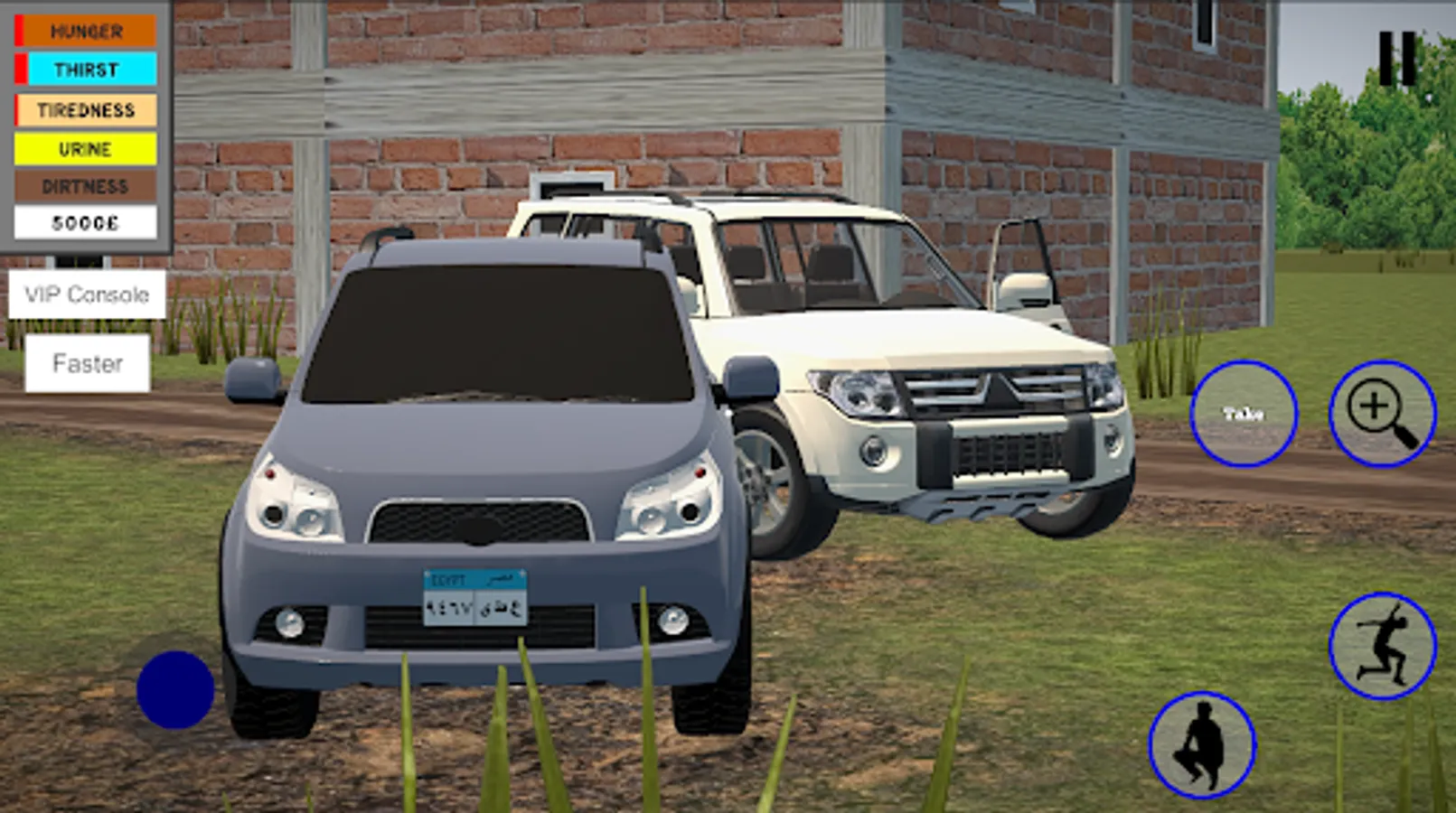Tap the DIRTNESS status meter icon

point(86,187)
